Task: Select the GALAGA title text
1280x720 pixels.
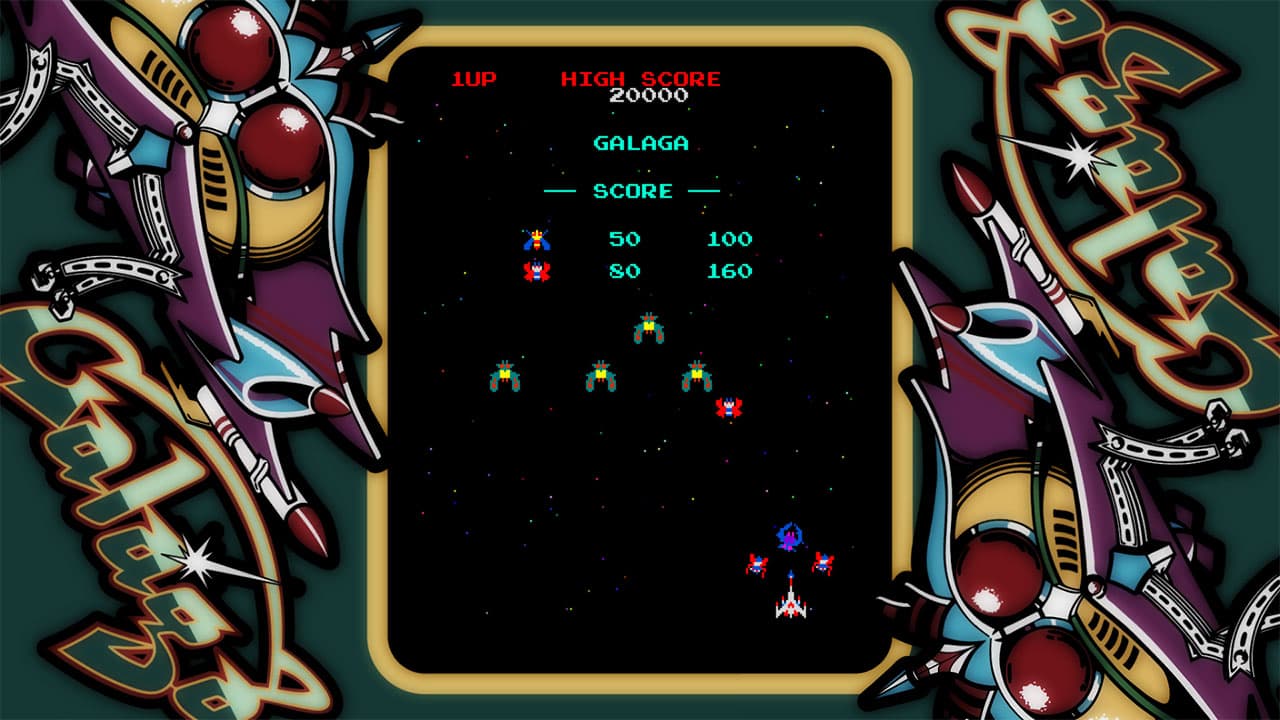Action: click(x=639, y=143)
